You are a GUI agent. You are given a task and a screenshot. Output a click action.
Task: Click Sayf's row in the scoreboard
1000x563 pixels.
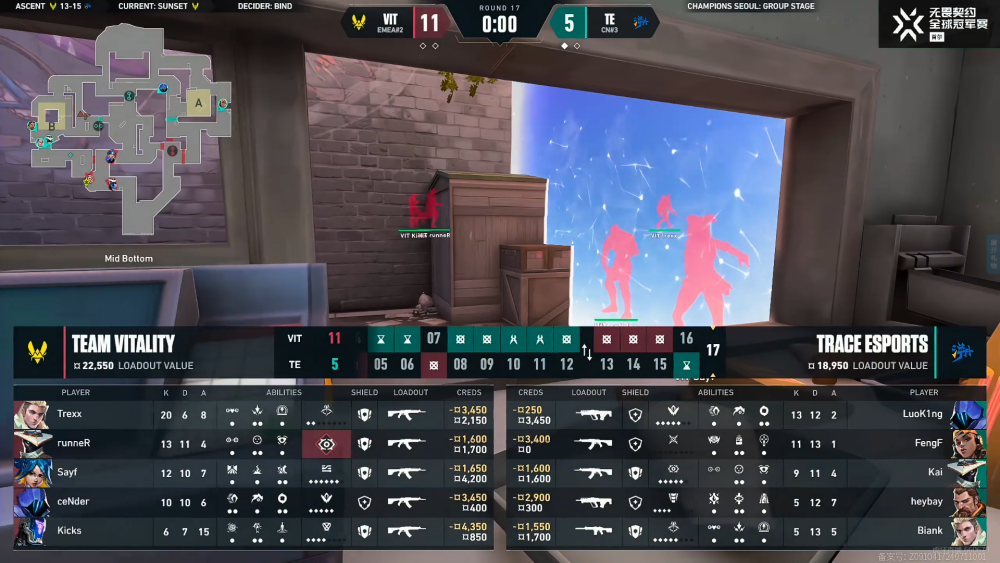pyautogui.click(x=250, y=472)
